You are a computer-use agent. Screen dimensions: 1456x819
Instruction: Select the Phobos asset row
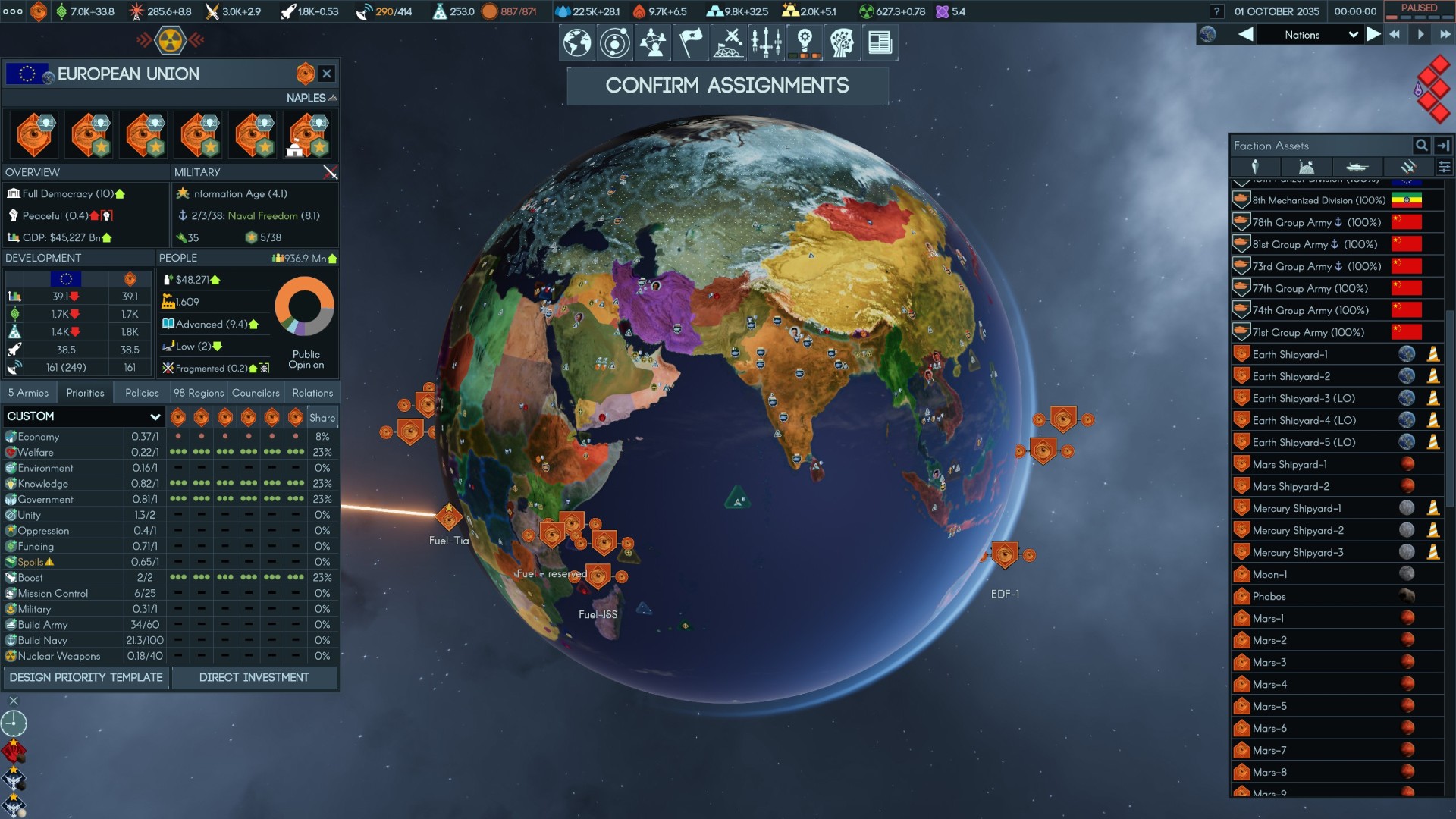point(1269,596)
